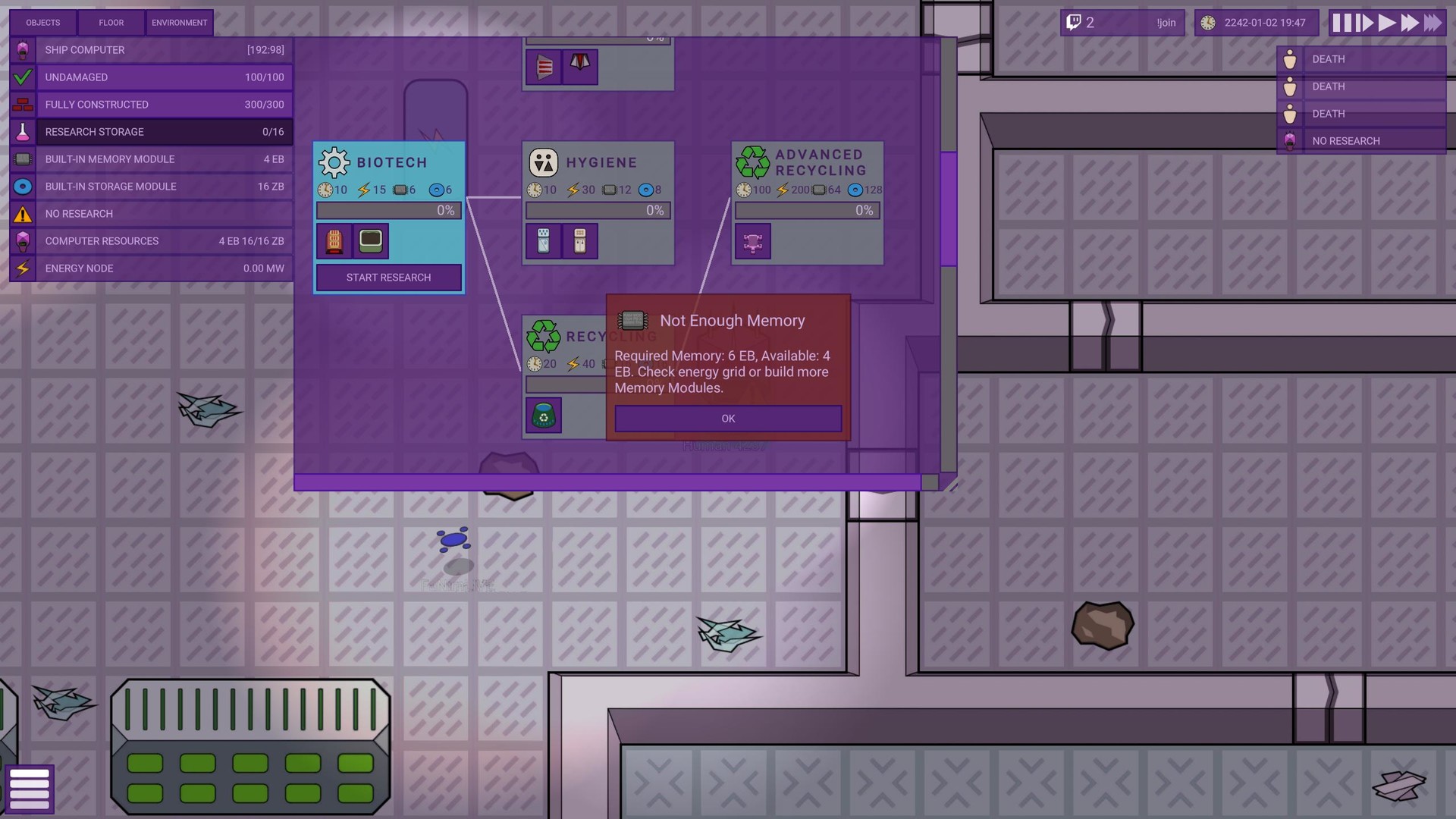Click the Twitch !join viewer panel
Viewport: 1456px width, 819px height.
pos(1124,23)
